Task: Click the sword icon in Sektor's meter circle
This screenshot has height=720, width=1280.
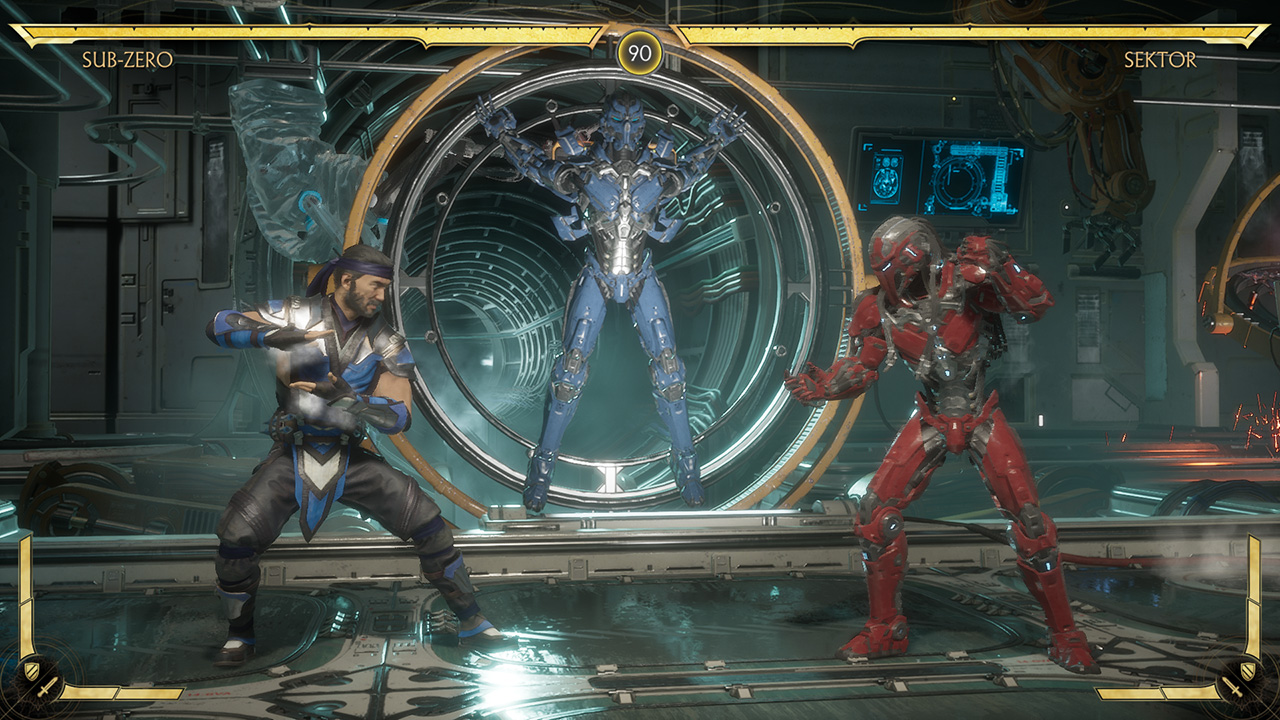Action: pos(1233,686)
